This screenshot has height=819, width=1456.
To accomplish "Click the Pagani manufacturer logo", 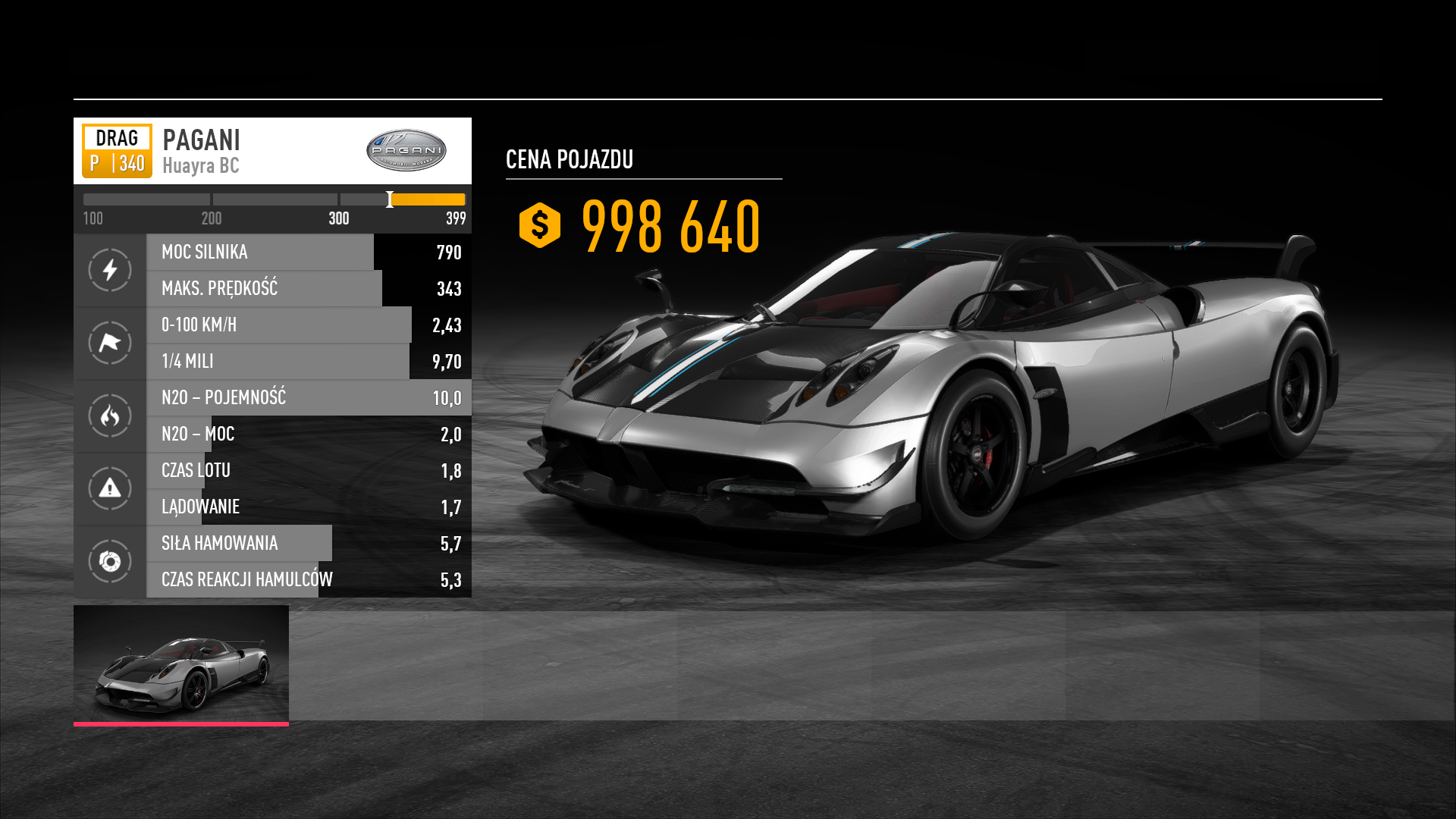I will pos(406,150).
